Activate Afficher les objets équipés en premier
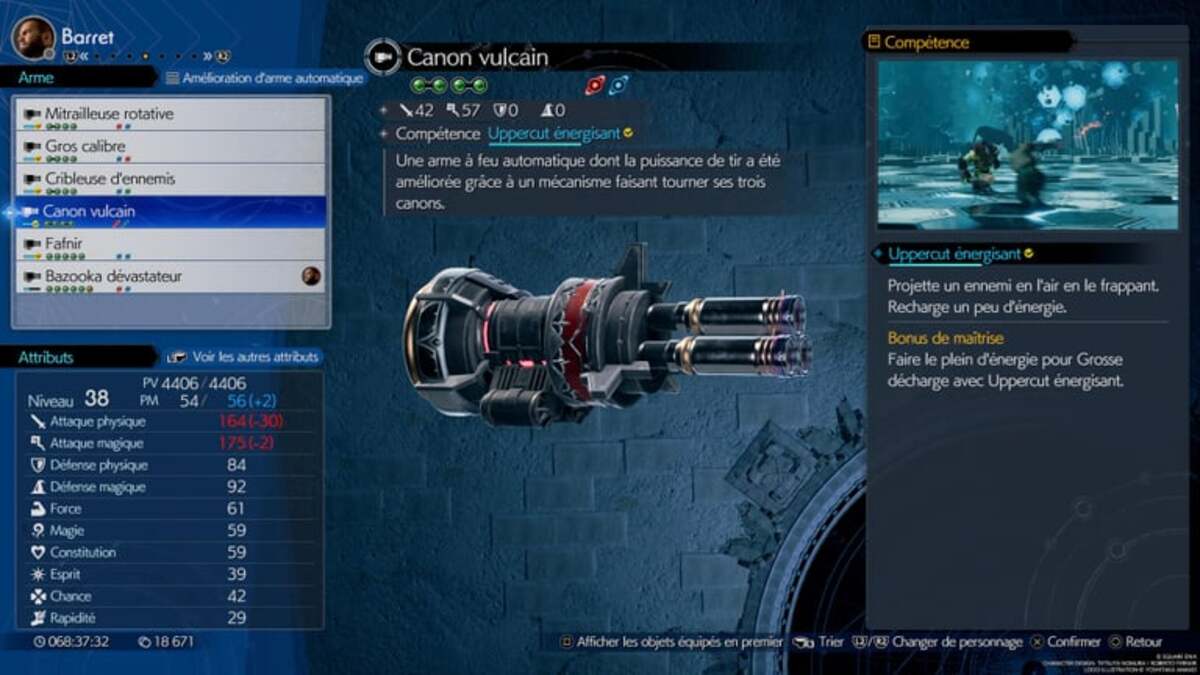 coord(670,642)
